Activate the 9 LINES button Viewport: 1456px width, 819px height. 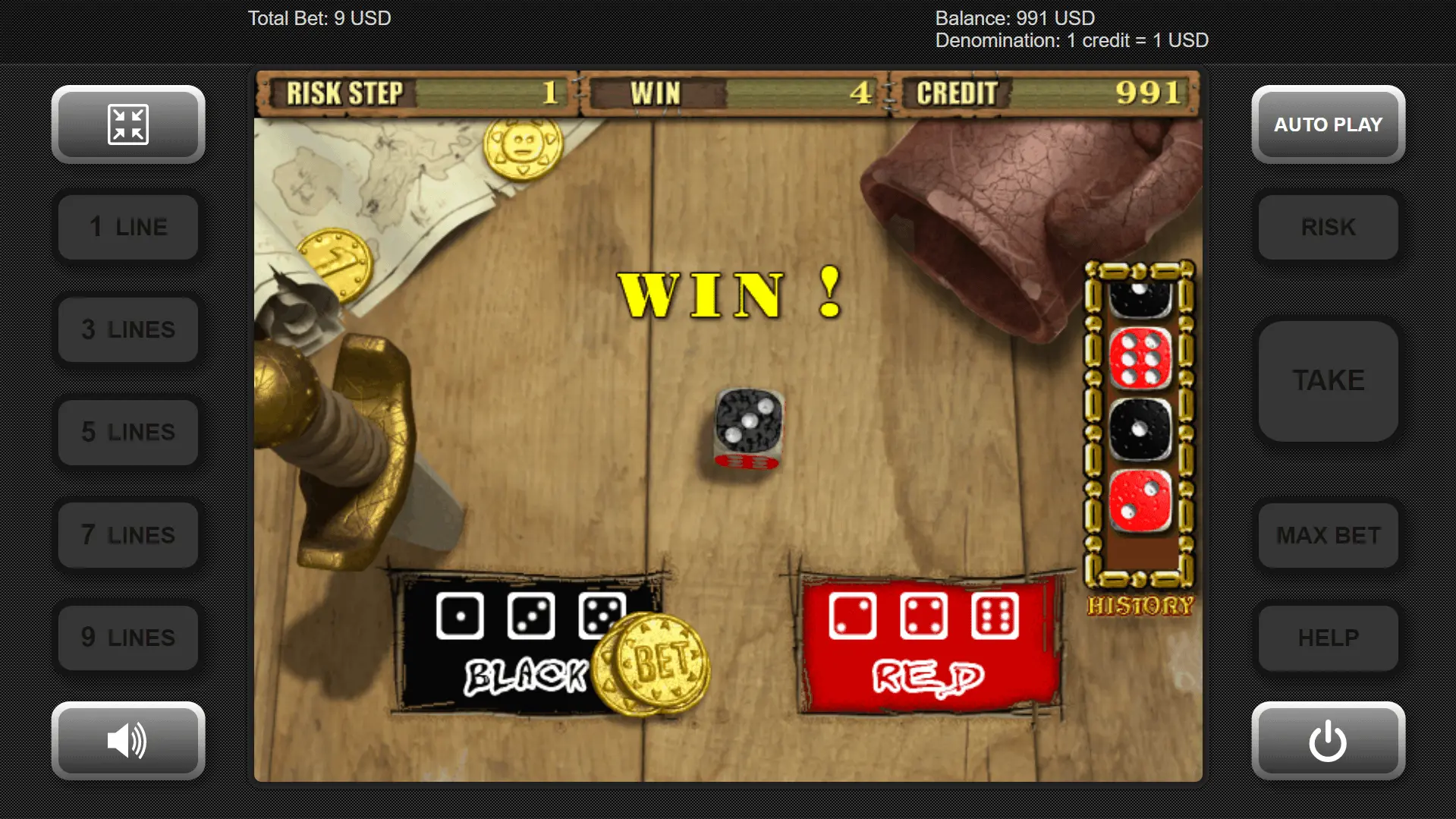[128, 638]
